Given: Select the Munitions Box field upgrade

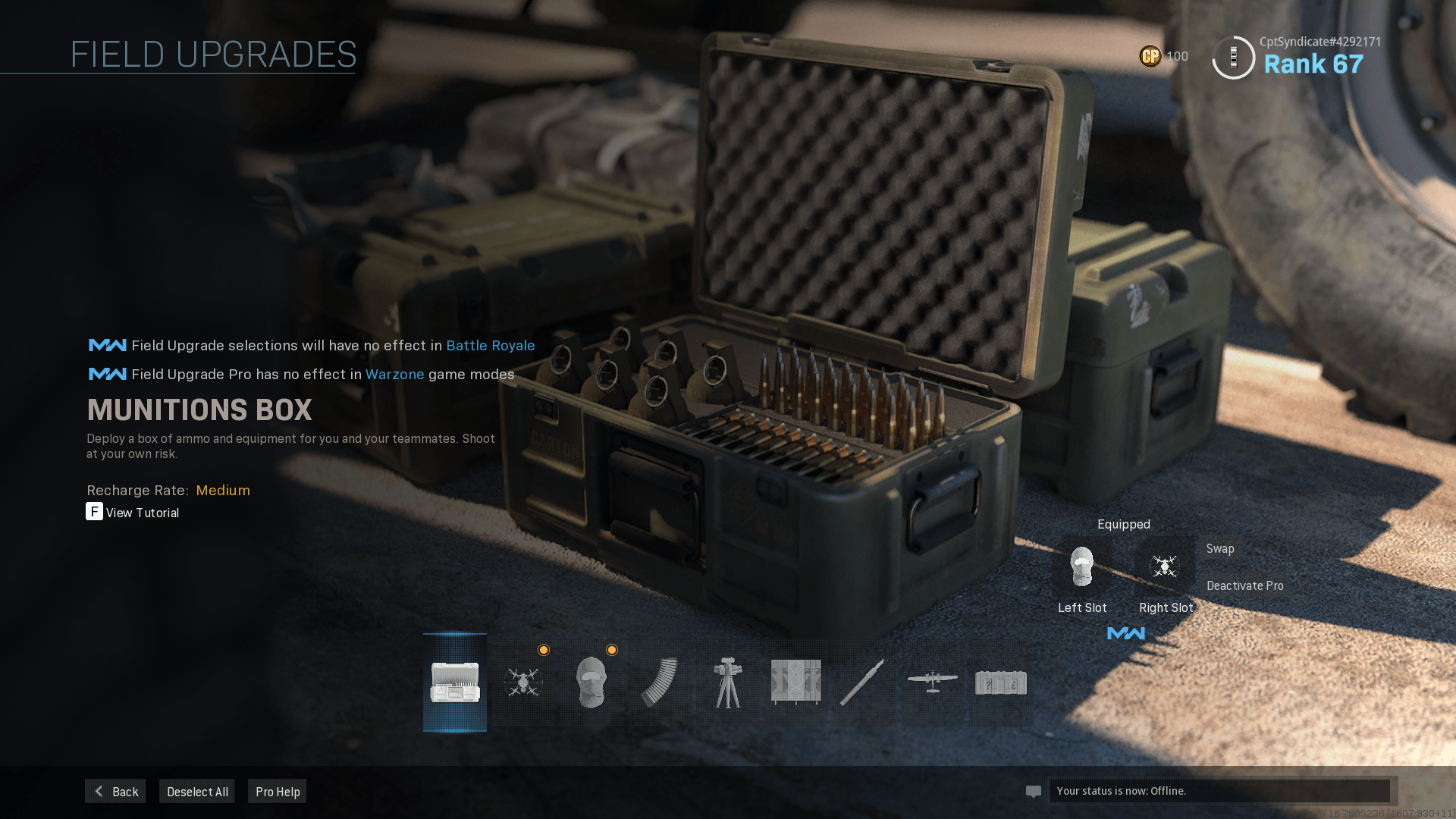Looking at the screenshot, I should [x=455, y=682].
